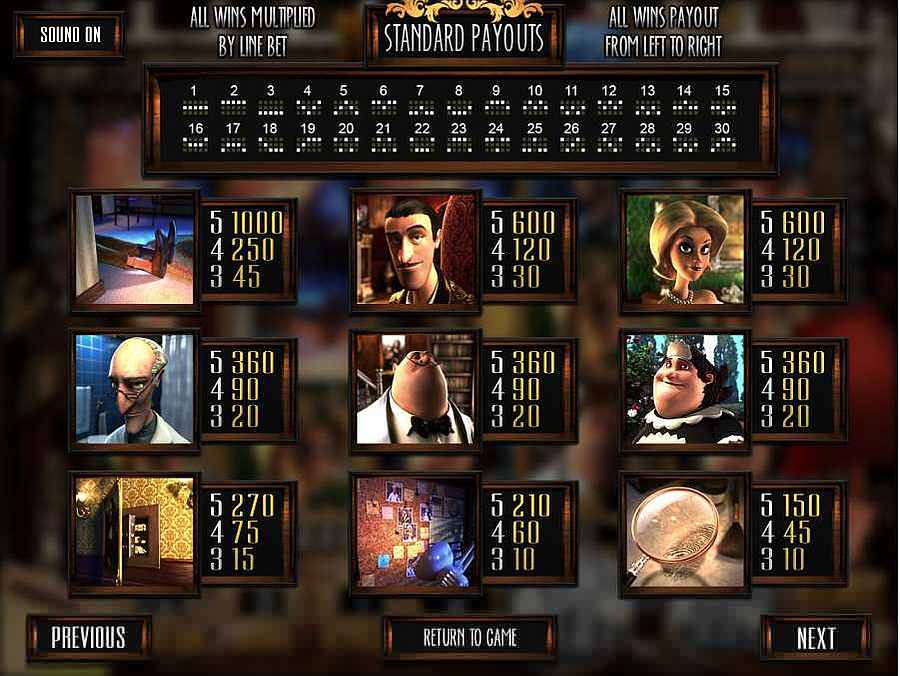The width and height of the screenshot is (900, 676).
Task: Click Return to Game
Action: [x=470, y=637]
